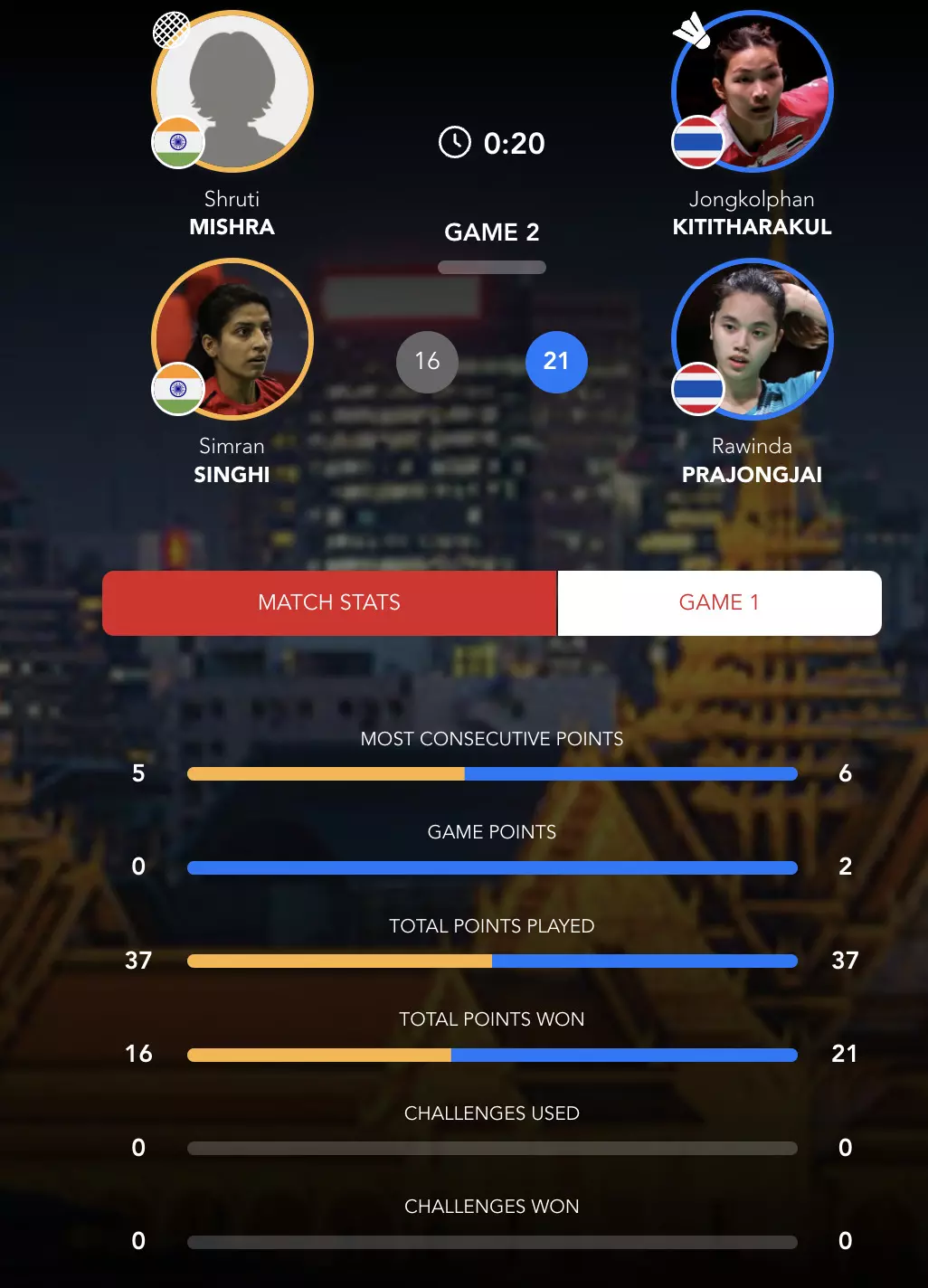The image size is (928, 1288).
Task: Choose Rawinda Prajongjai's player photo
Action: (x=753, y=339)
